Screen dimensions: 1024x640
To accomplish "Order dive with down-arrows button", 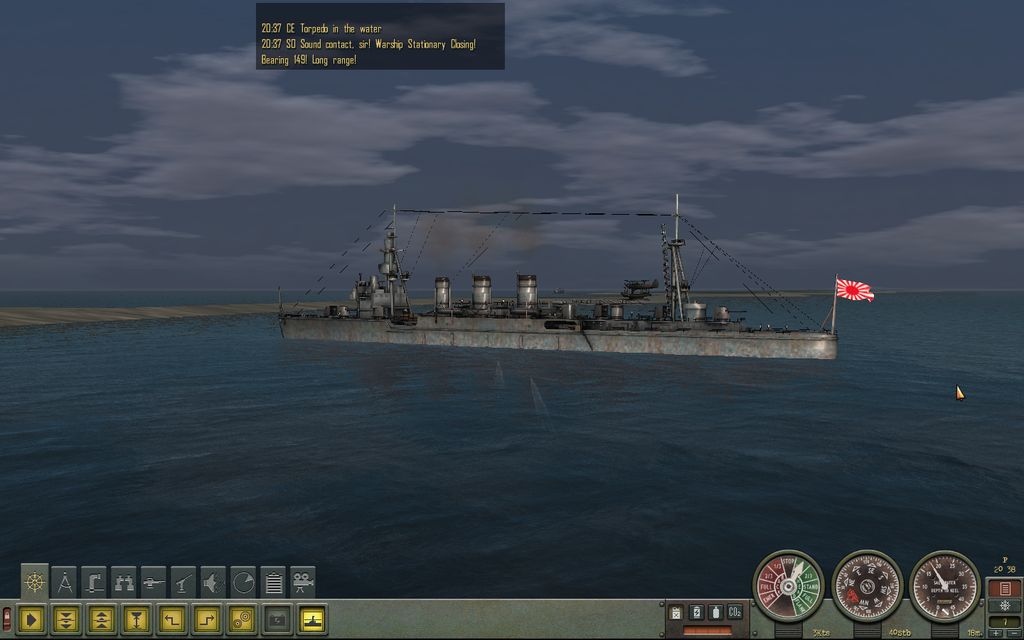I will coord(66,620).
